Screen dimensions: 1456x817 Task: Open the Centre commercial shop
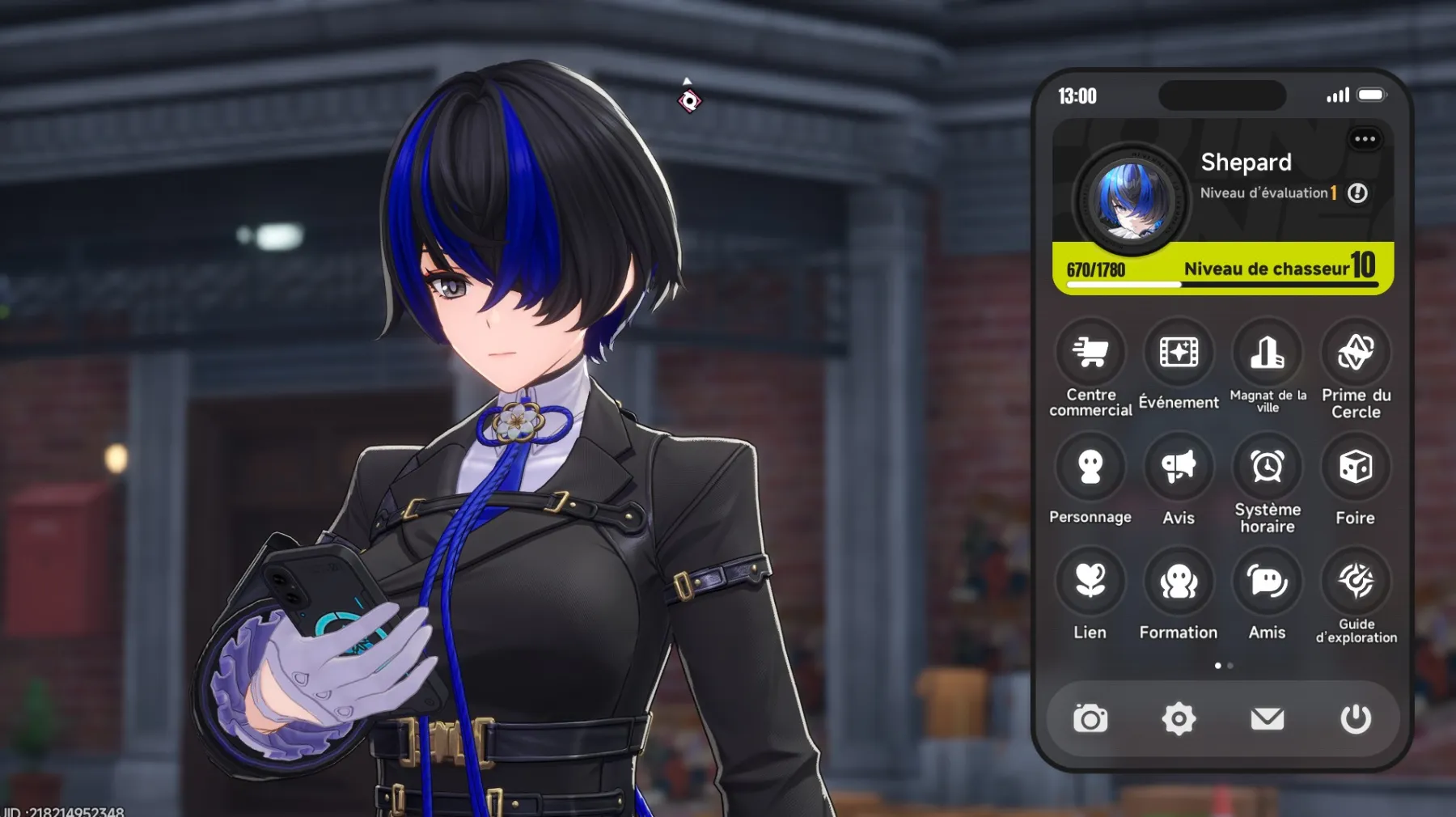(1090, 353)
